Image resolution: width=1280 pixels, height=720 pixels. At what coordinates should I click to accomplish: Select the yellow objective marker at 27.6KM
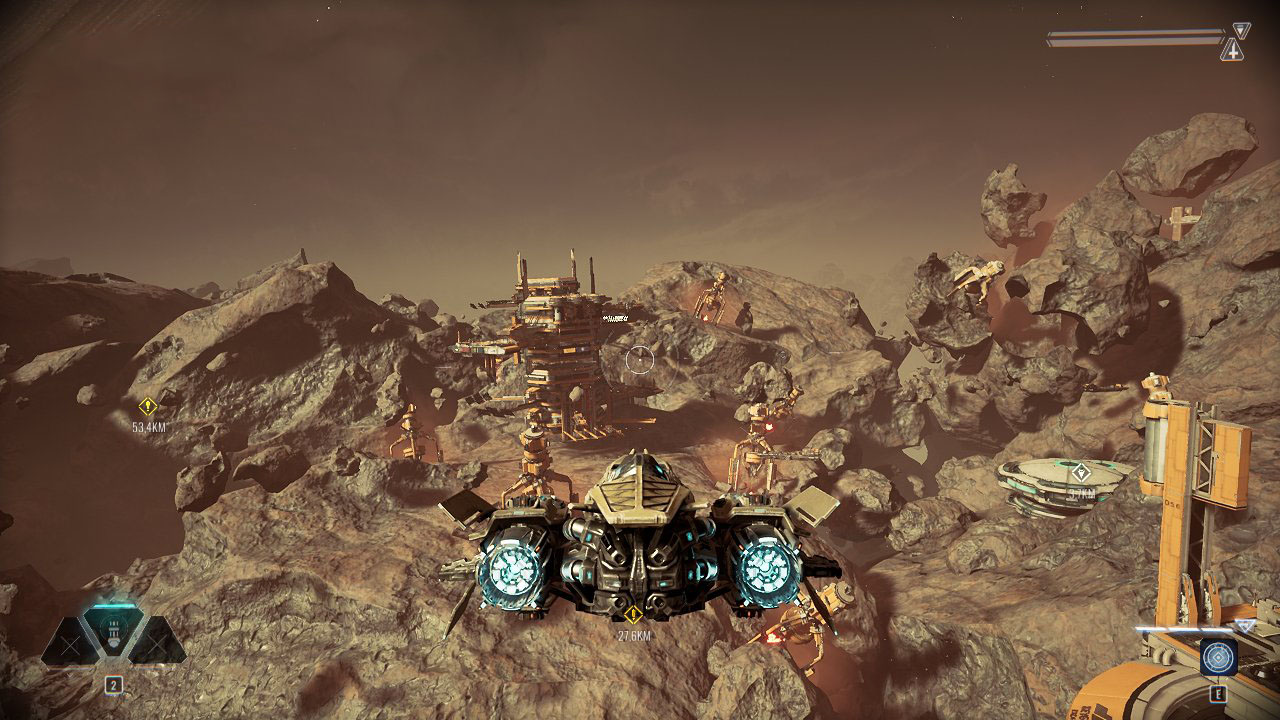[632, 615]
